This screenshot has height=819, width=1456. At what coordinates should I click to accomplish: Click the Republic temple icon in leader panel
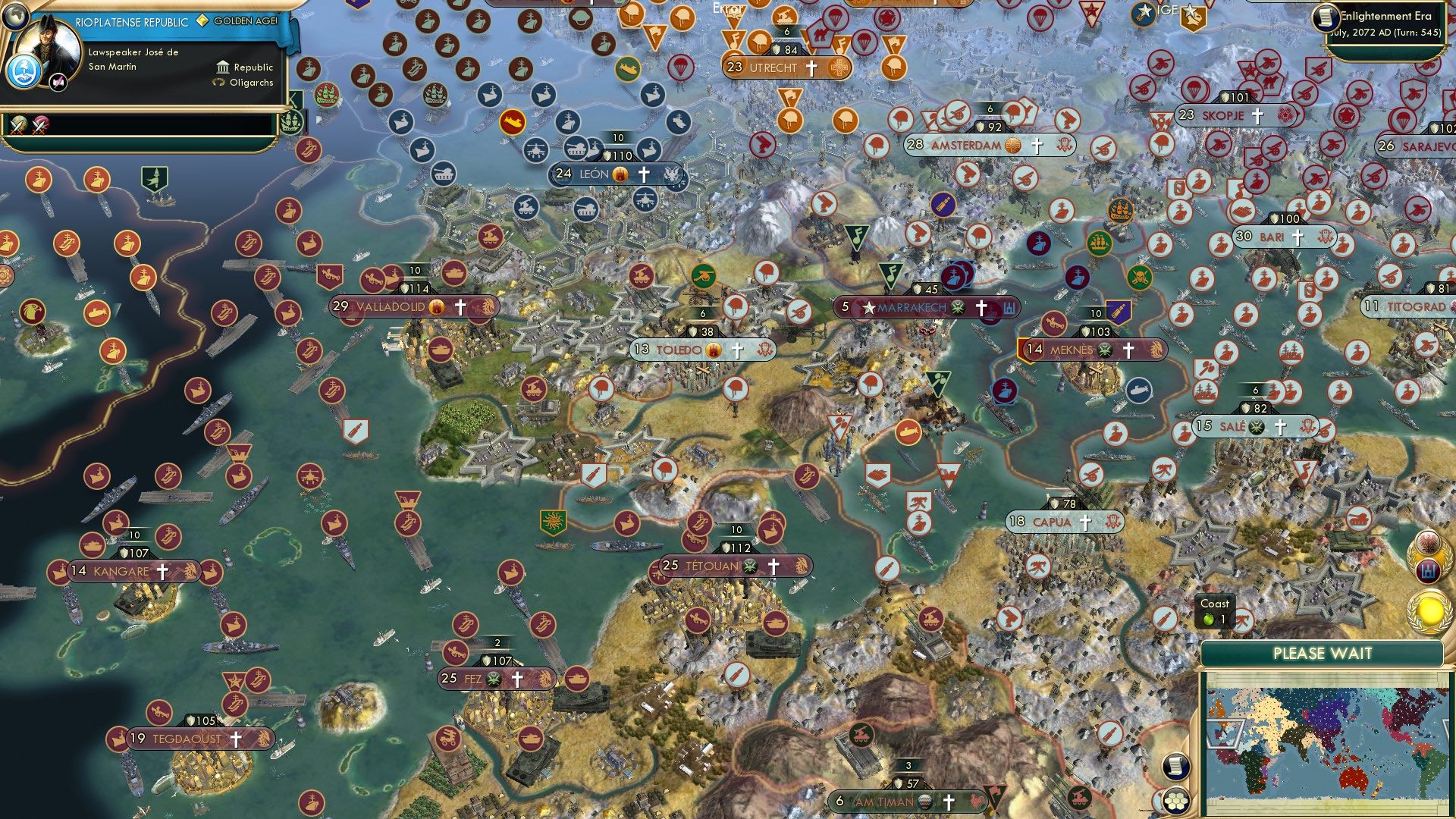(x=223, y=68)
